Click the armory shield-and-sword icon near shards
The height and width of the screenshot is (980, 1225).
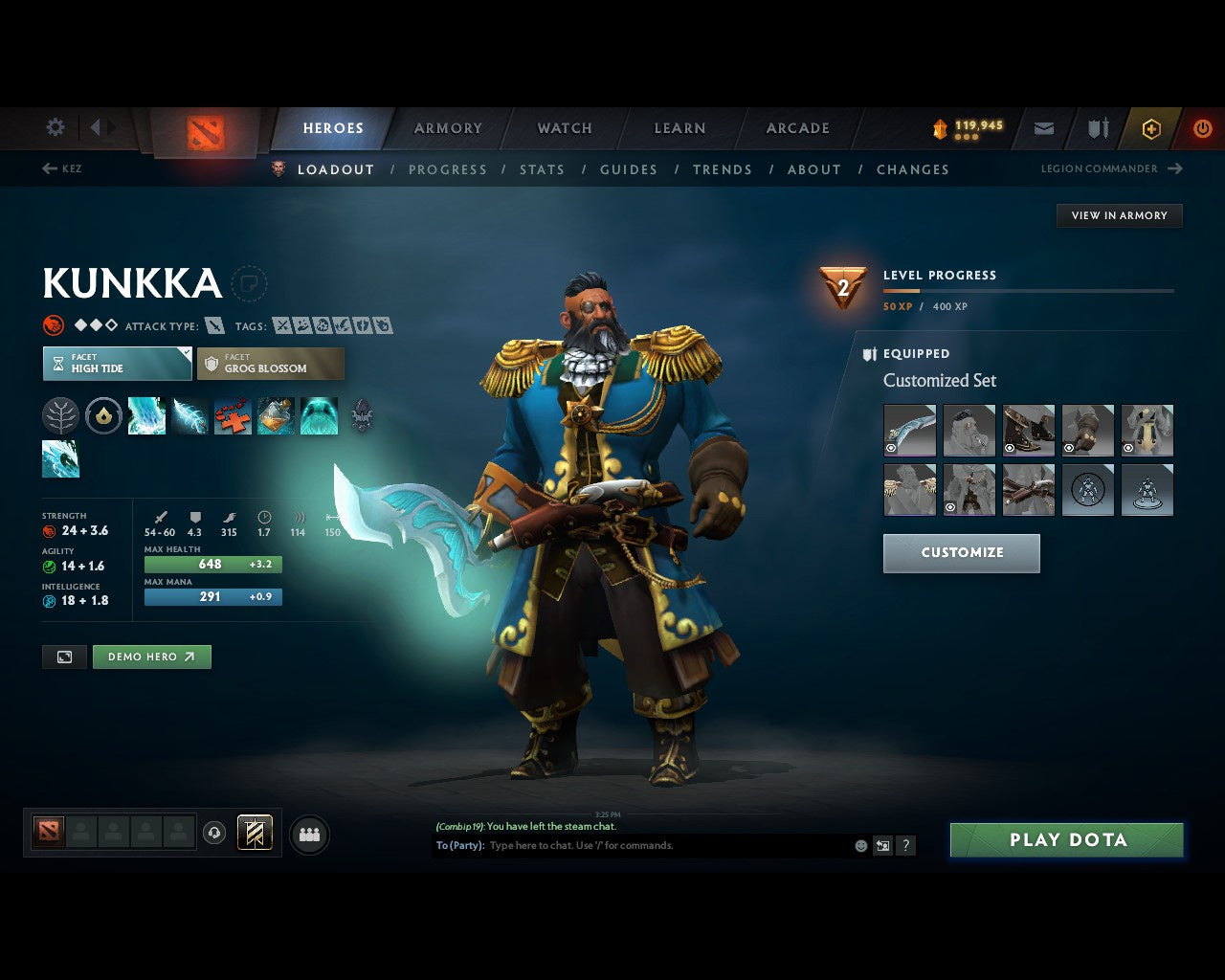pyautogui.click(x=1097, y=128)
